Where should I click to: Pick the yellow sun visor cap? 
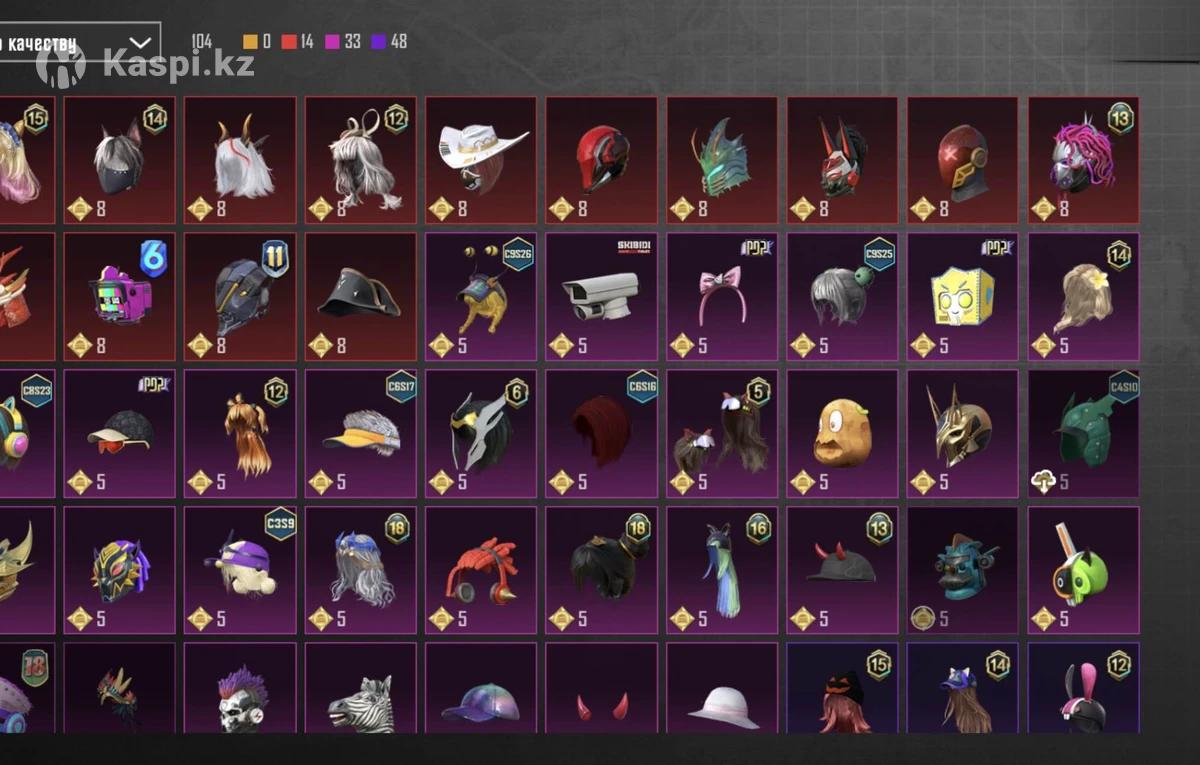(360, 433)
